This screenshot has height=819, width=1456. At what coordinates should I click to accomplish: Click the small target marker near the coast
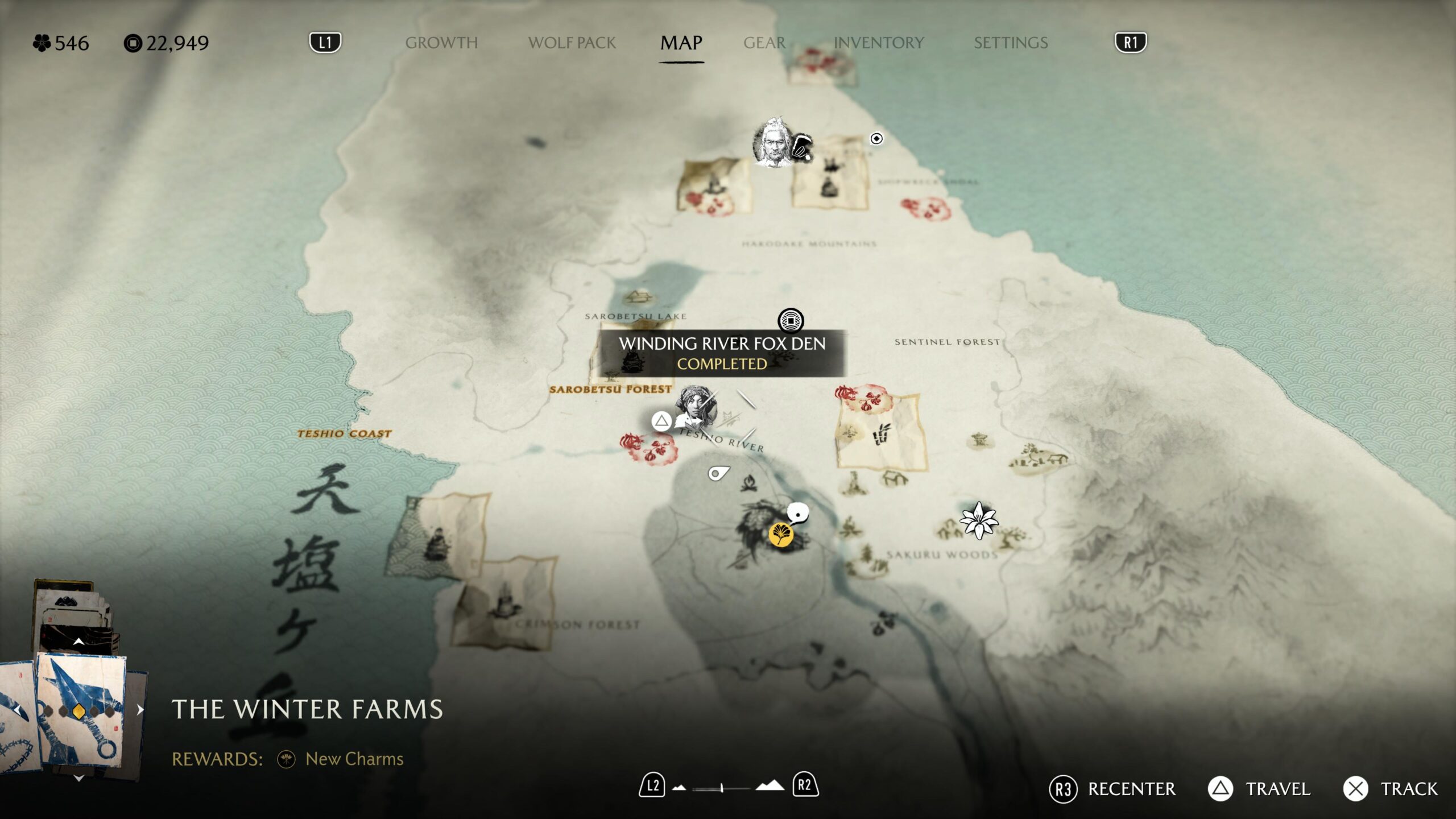click(x=876, y=138)
